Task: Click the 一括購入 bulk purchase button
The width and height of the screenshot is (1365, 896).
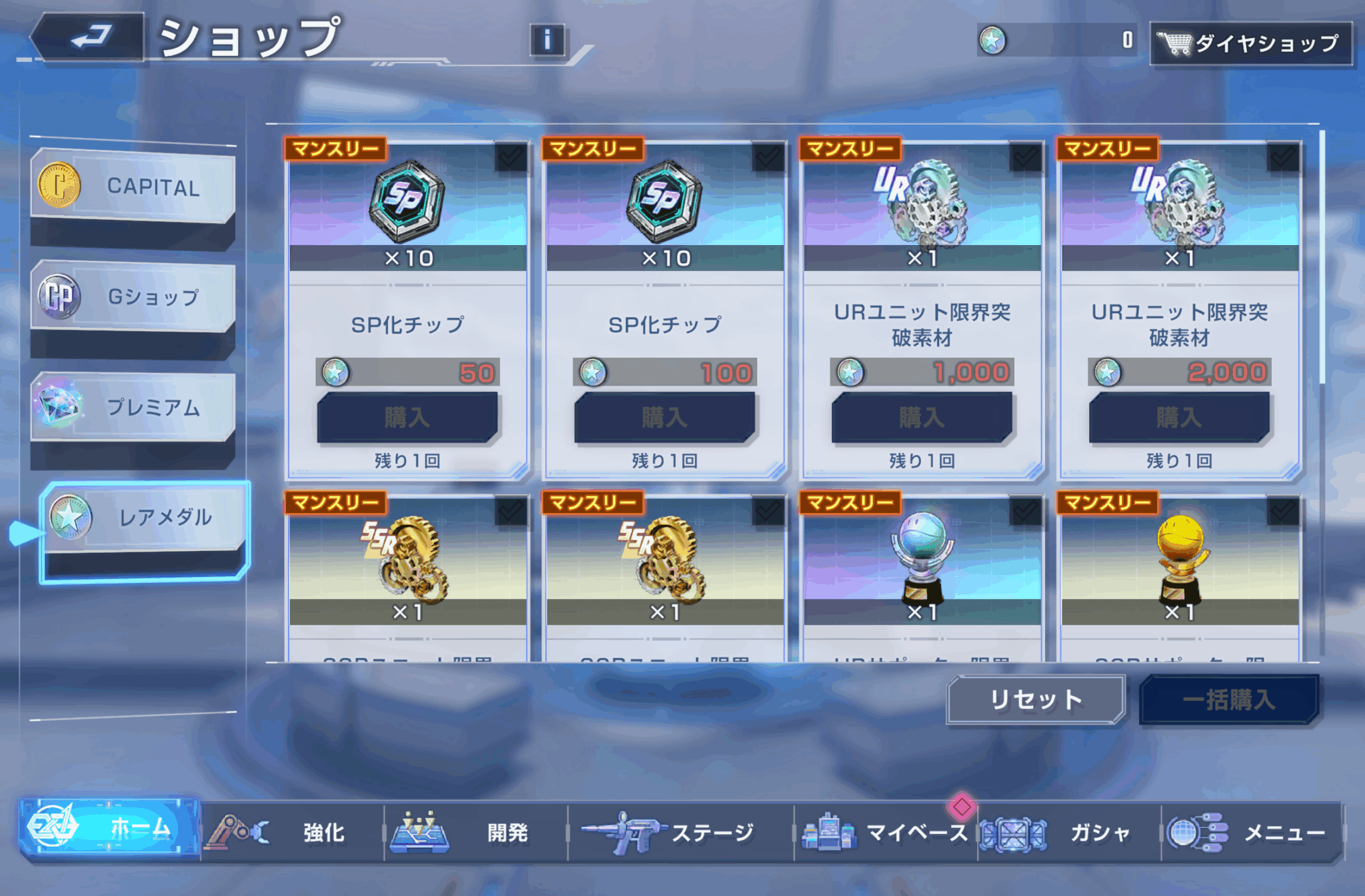Action: (1230, 699)
